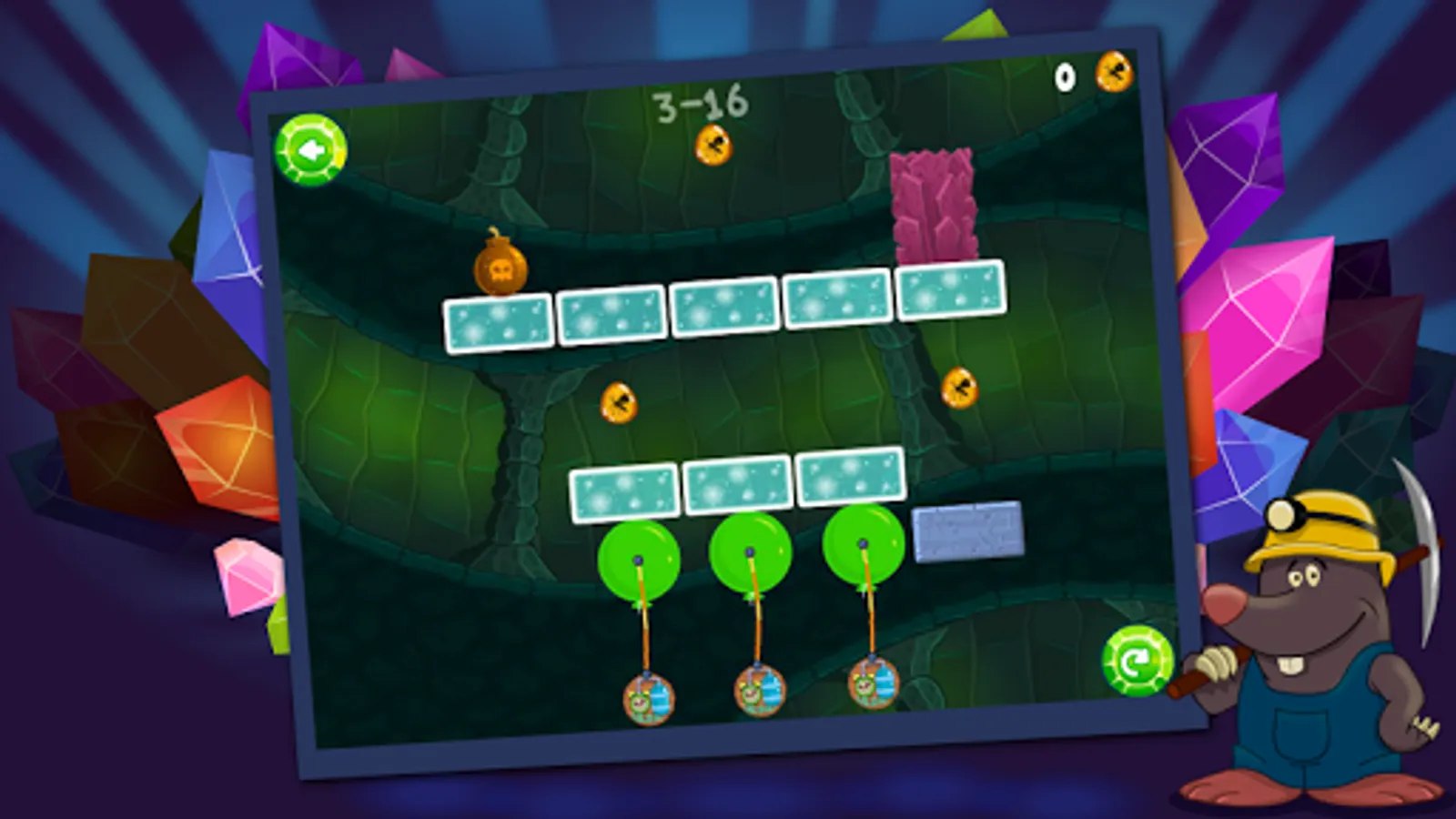Pop the leftmost green balloon
The width and height of the screenshot is (1456, 819).
pos(640,560)
